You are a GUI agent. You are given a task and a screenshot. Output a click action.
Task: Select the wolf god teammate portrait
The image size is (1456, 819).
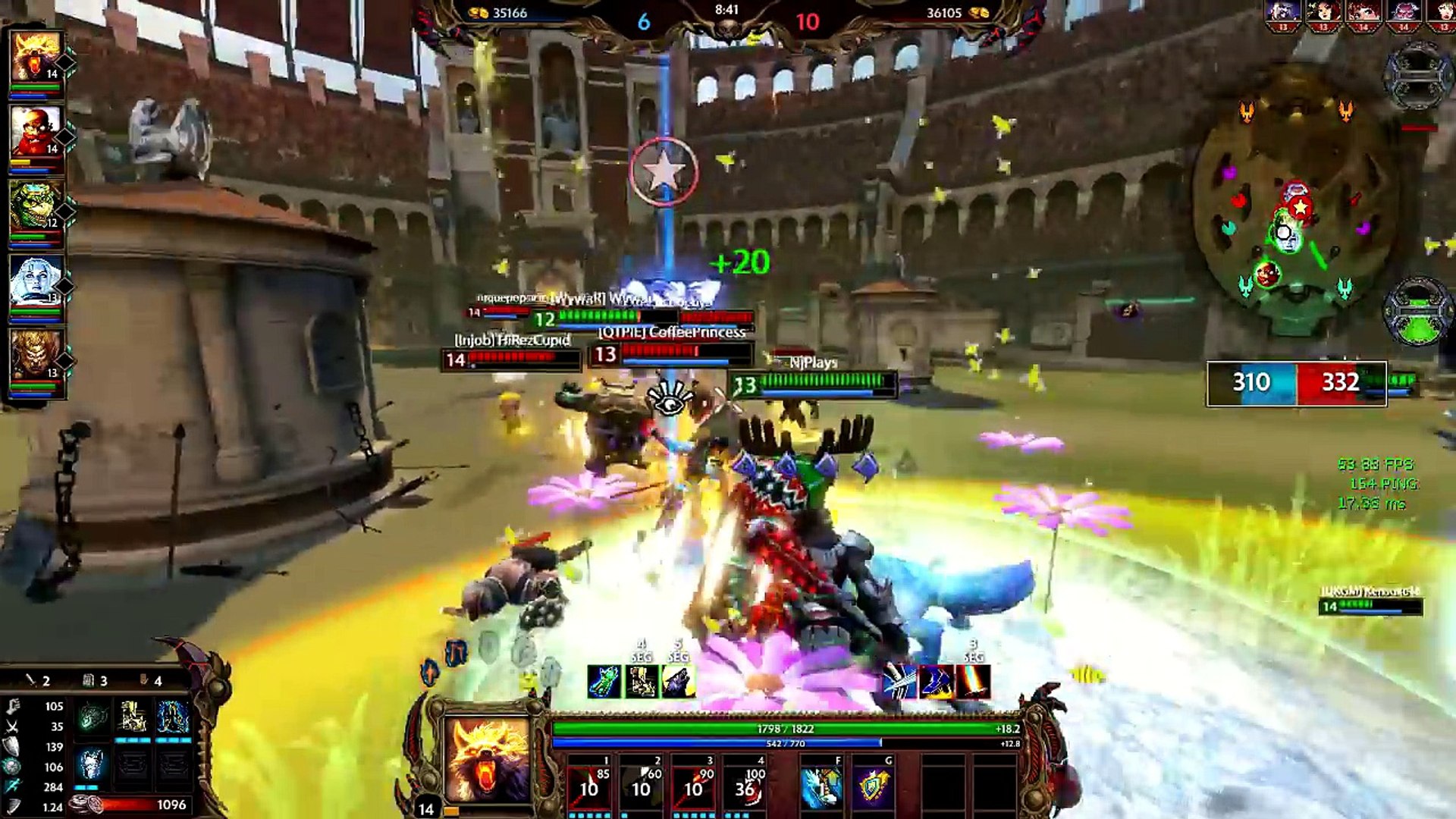point(35,58)
